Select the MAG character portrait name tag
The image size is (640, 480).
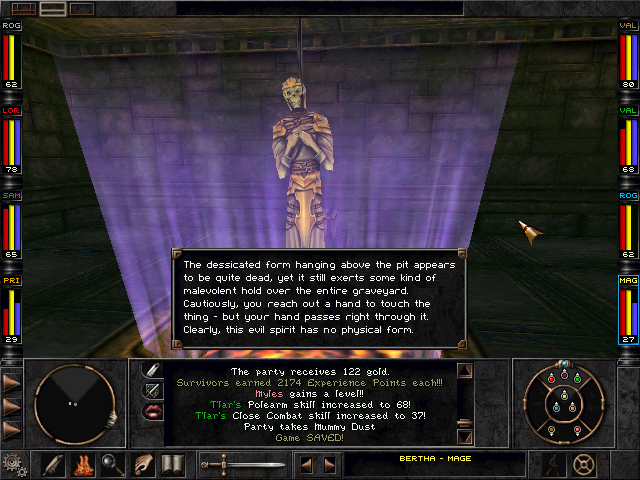(x=628, y=281)
